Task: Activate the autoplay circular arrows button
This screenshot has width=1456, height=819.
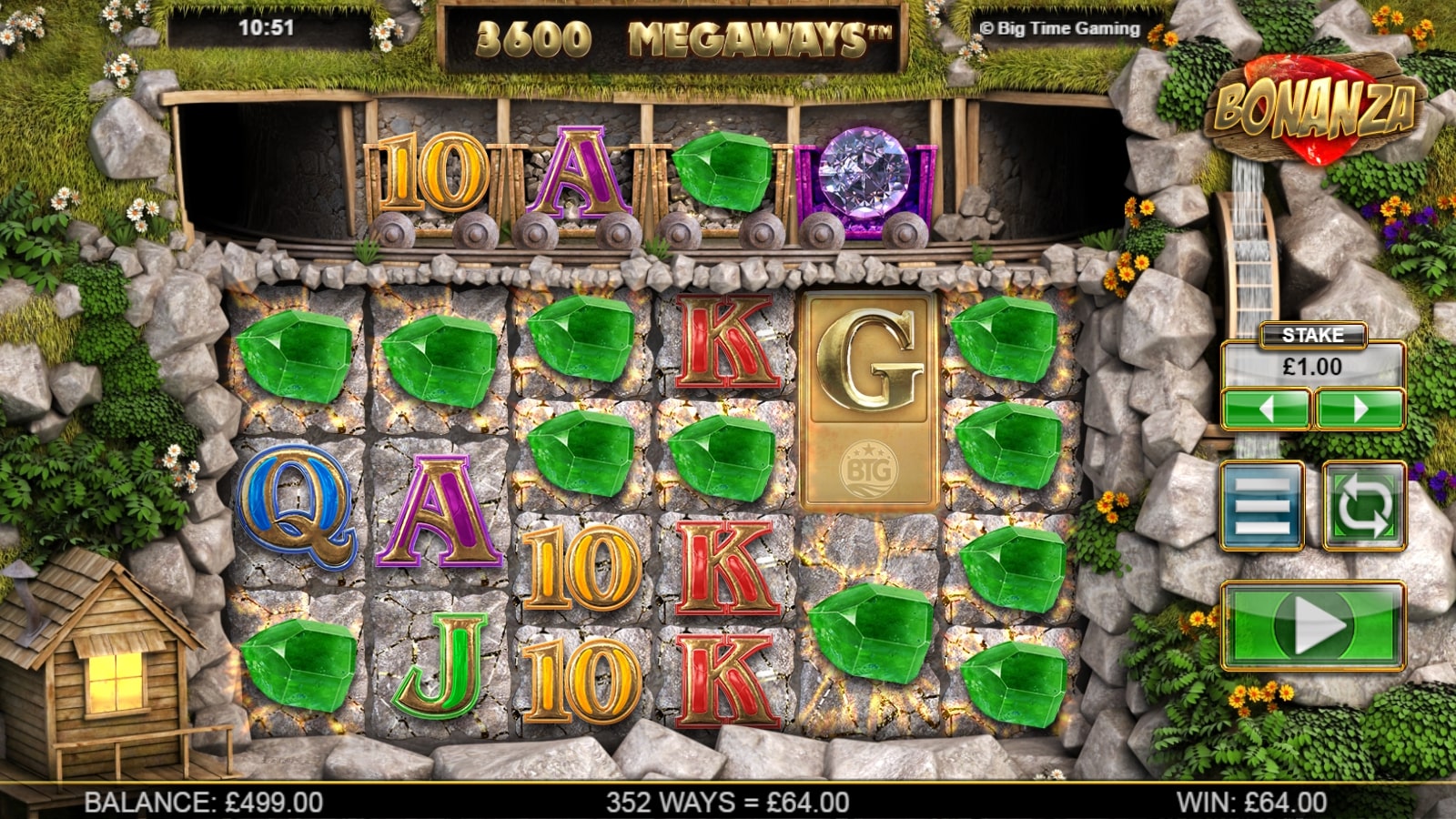Action: tap(1363, 505)
